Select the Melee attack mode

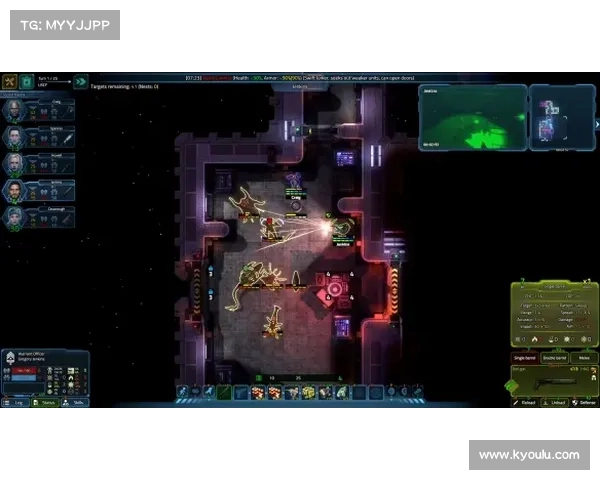point(583,357)
